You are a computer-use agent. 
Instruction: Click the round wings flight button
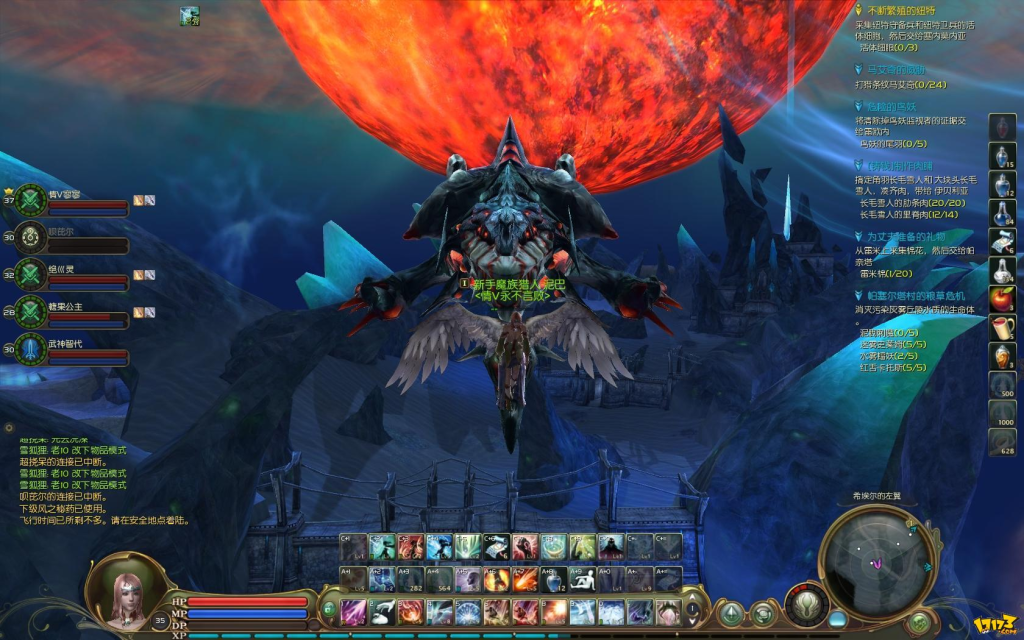click(805, 608)
